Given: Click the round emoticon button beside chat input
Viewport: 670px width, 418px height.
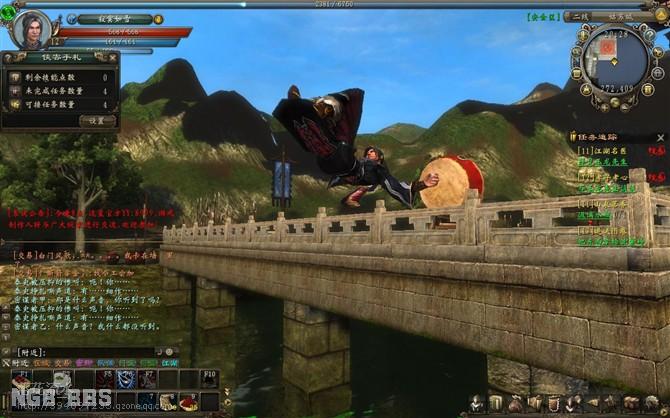Looking at the screenshot, I should pyautogui.click(x=169, y=352).
